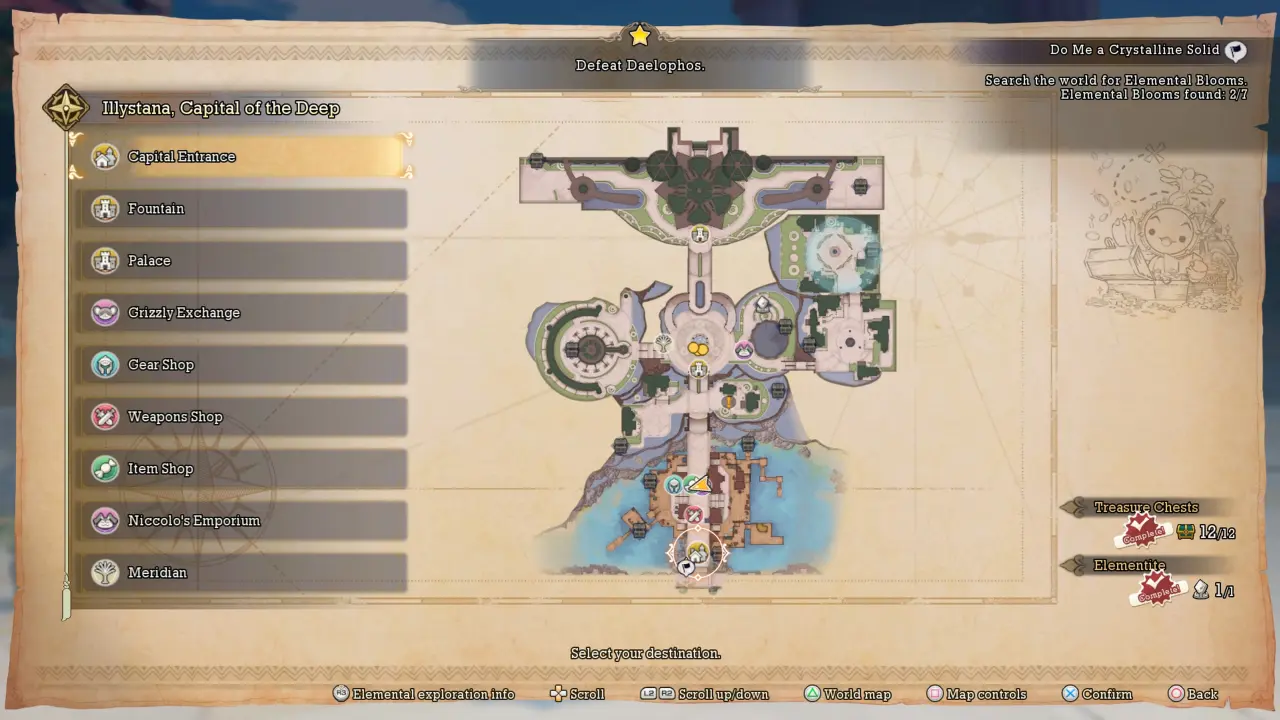This screenshot has height=720, width=1280.
Task: Click the pink Grizzly Exchange map marker
Action: point(743,349)
